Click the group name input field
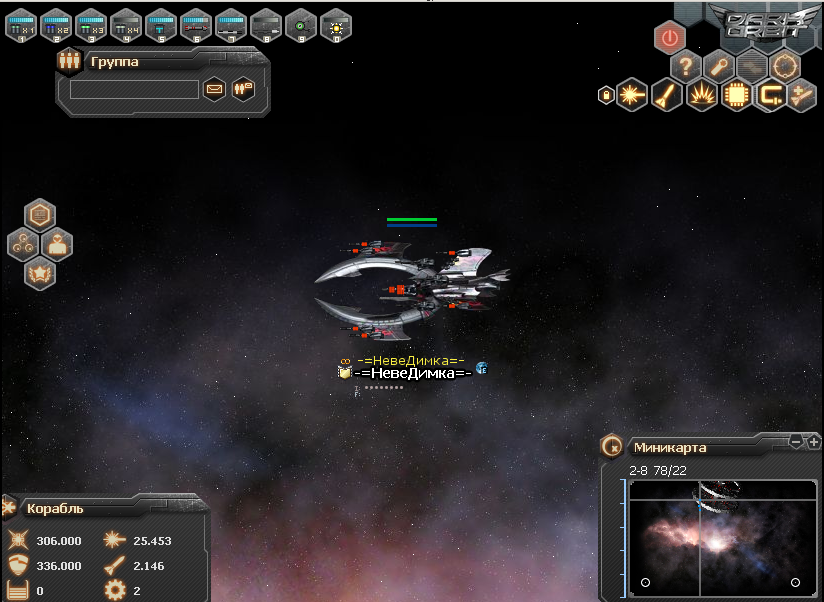Screen dimensions: 824x602 (134, 90)
